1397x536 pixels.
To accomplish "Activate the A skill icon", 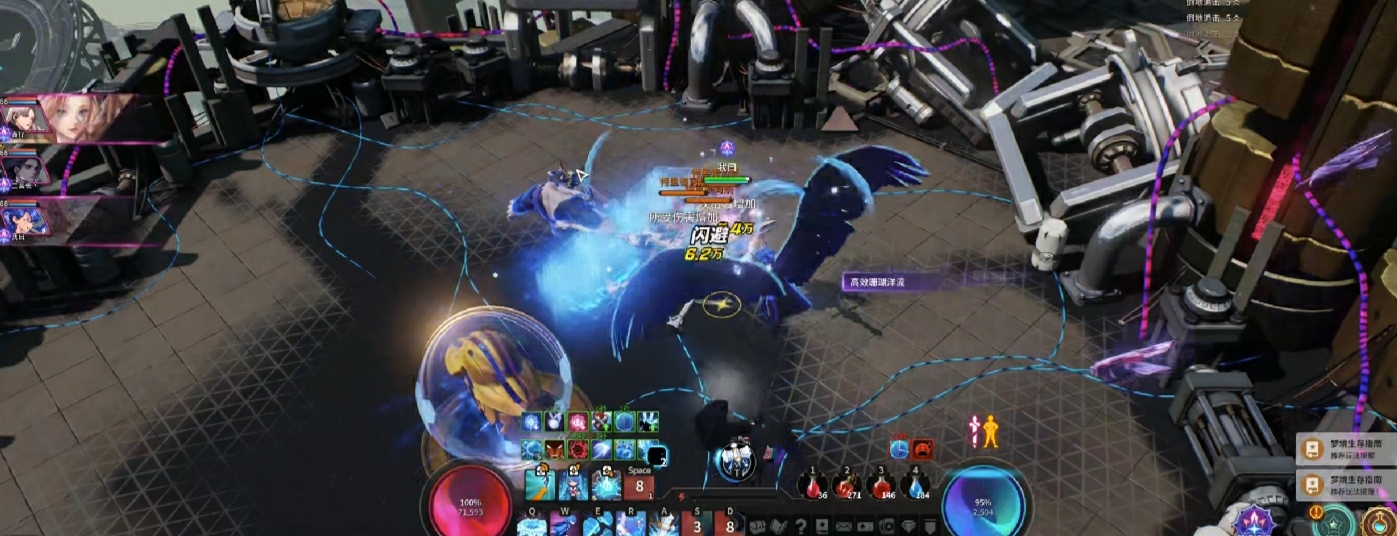I will (664, 526).
